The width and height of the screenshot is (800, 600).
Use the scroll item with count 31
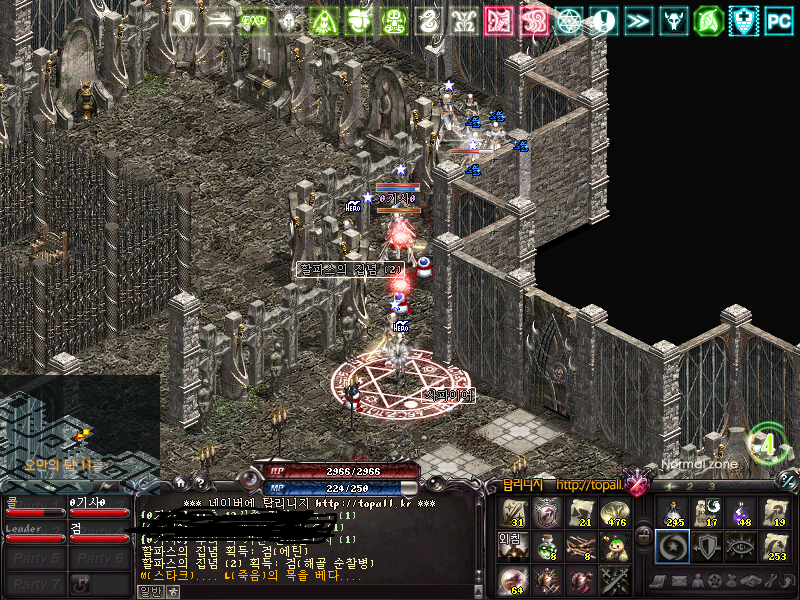tap(515, 513)
